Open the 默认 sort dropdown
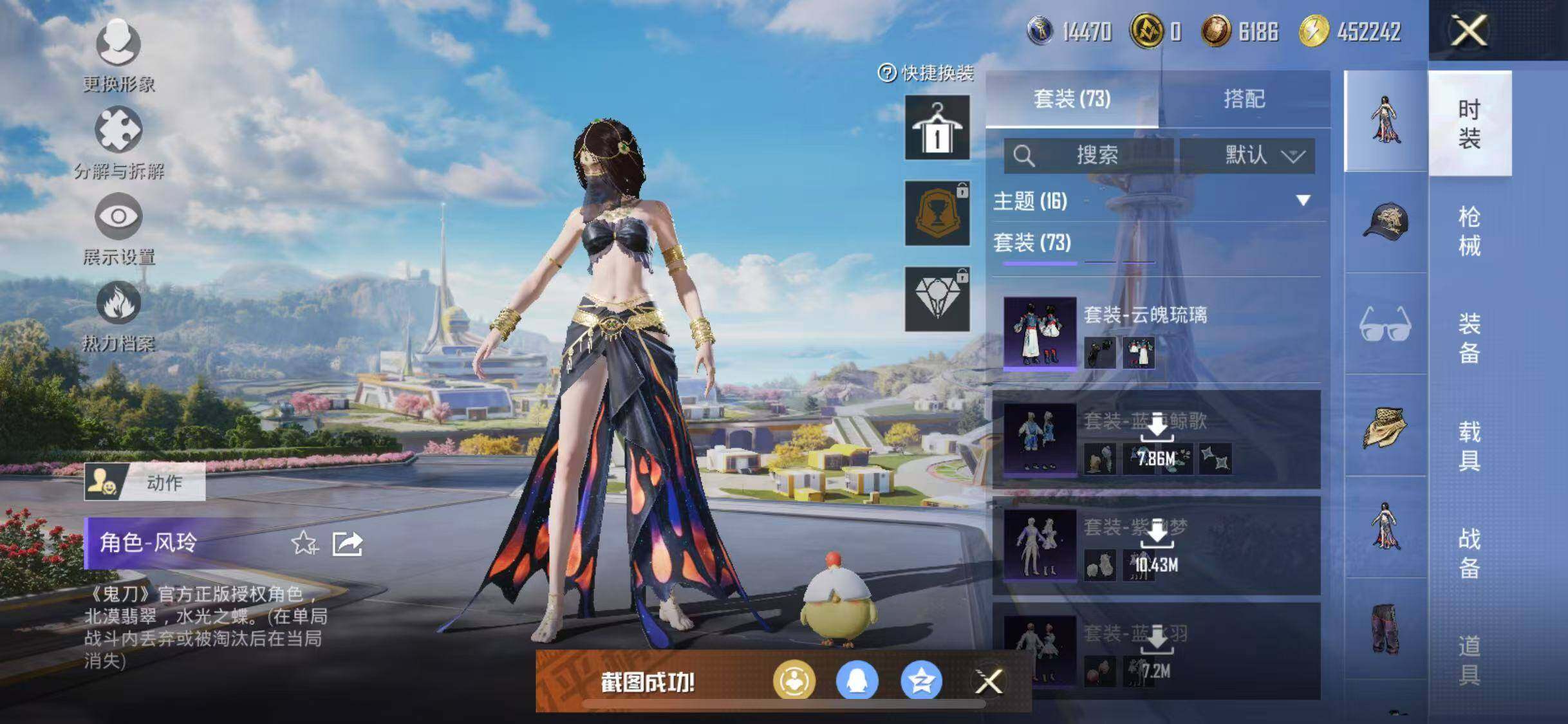 coord(1247,156)
